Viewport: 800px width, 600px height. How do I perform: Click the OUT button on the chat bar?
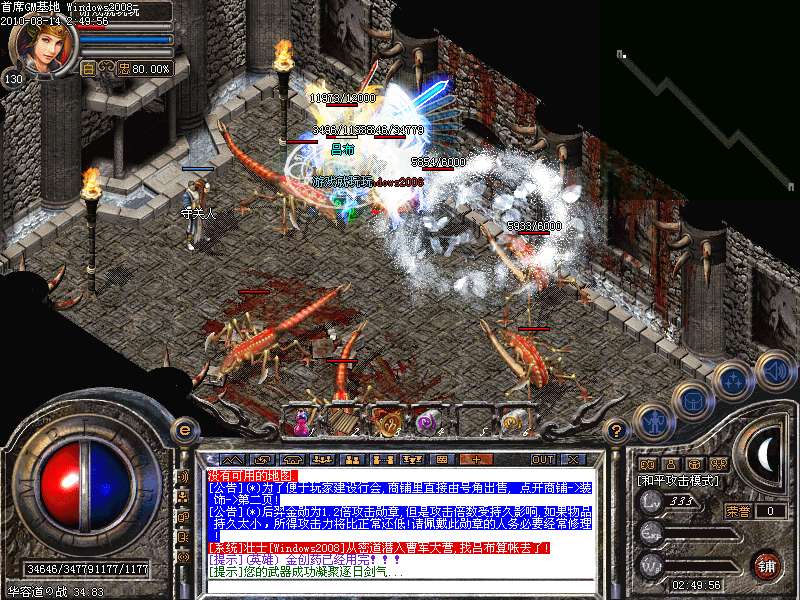[x=543, y=459]
